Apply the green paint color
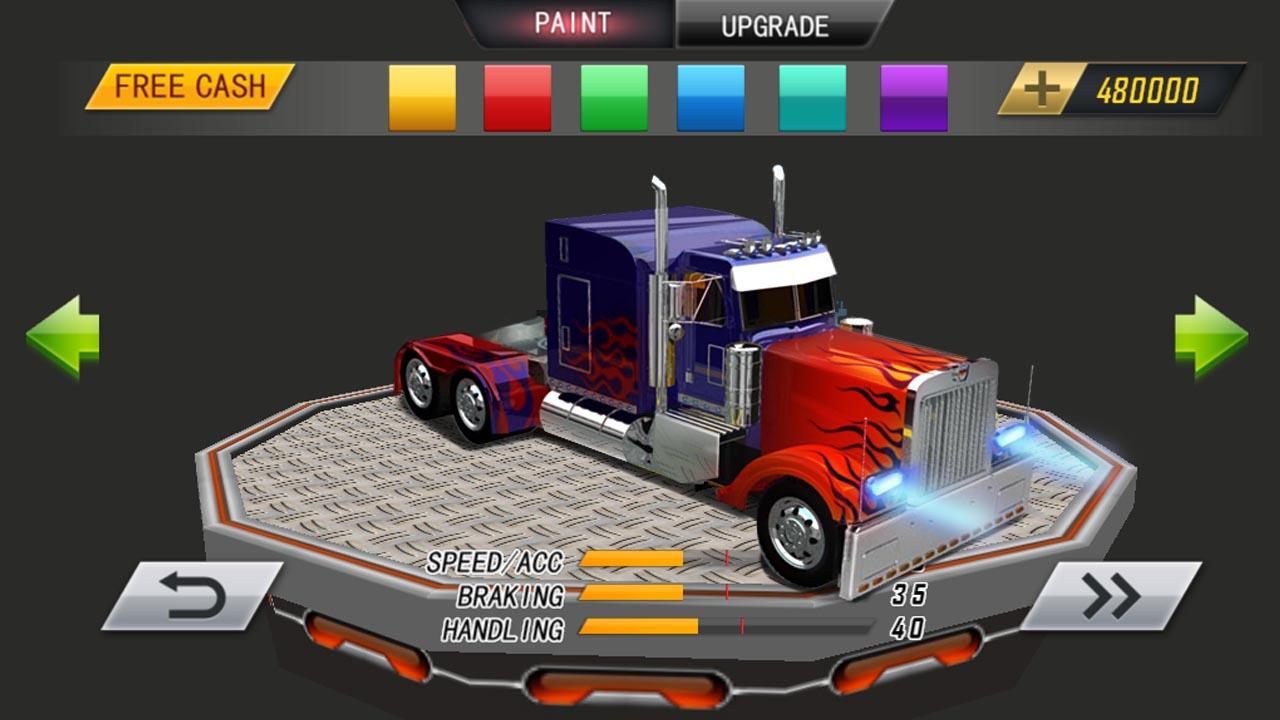Screen dimensions: 1280x720 [x=614, y=98]
